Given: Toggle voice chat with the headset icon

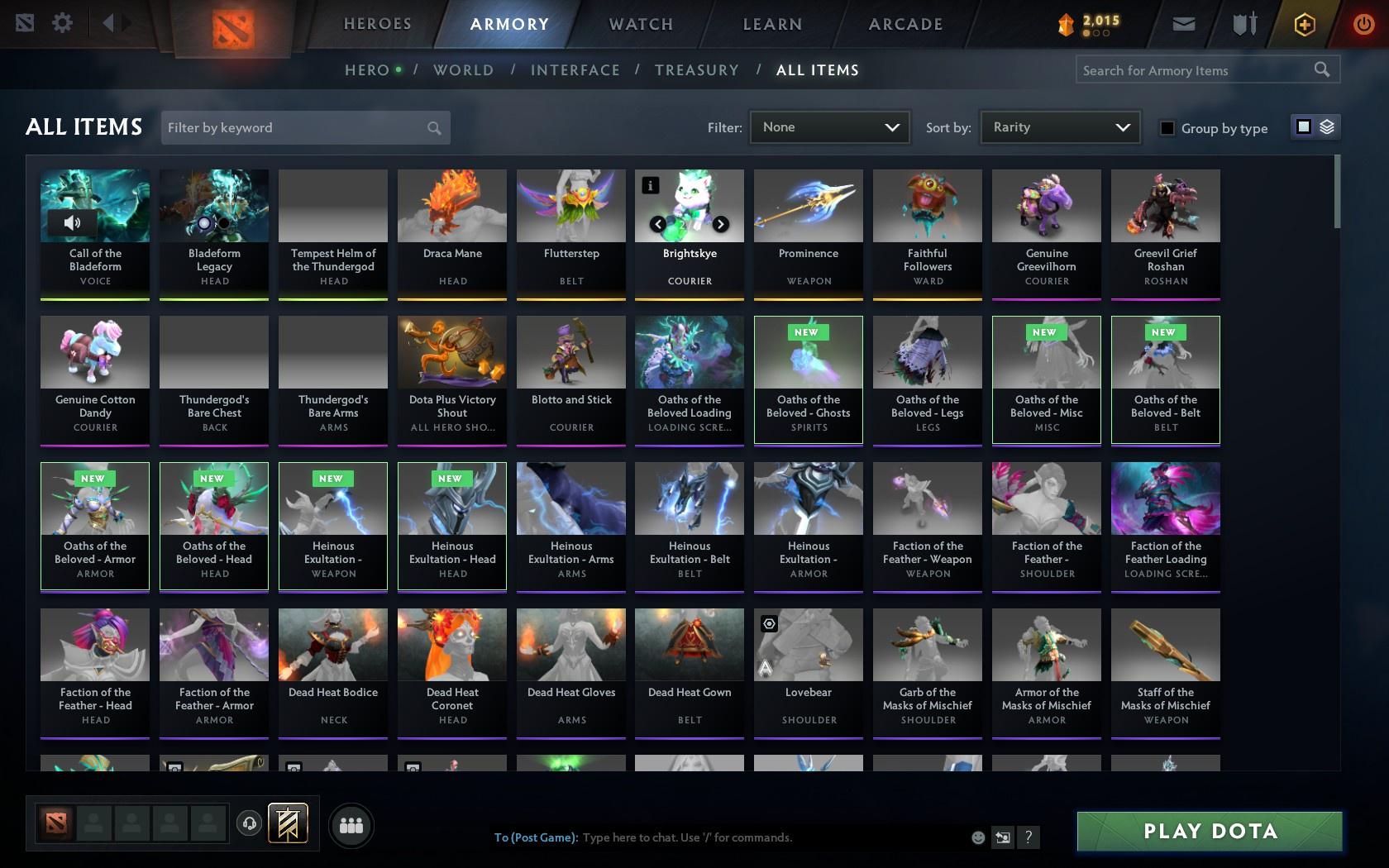Looking at the screenshot, I should click(x=250, y=823).
